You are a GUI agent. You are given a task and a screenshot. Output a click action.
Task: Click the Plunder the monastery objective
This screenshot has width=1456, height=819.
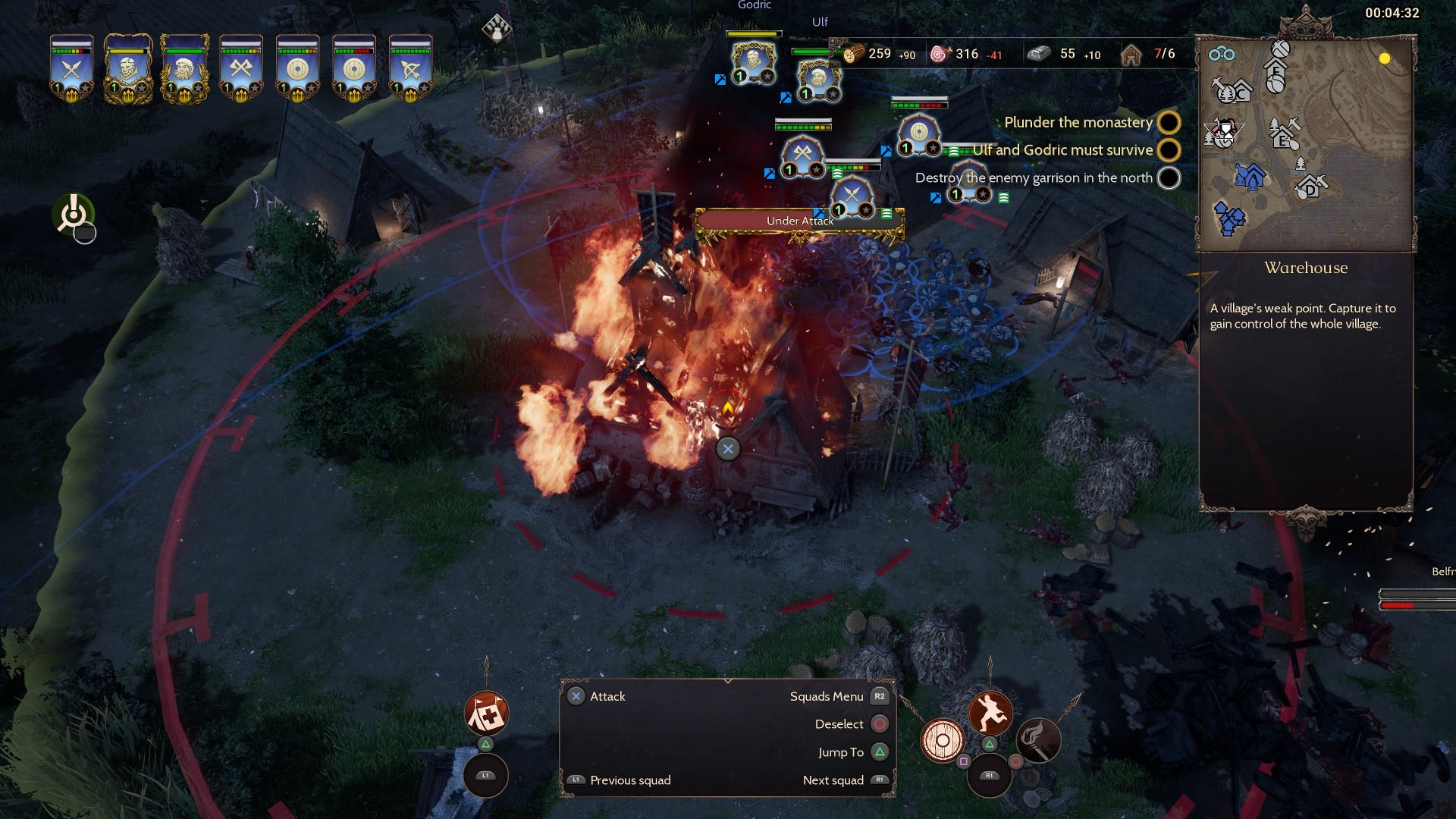click(1078, 122)
